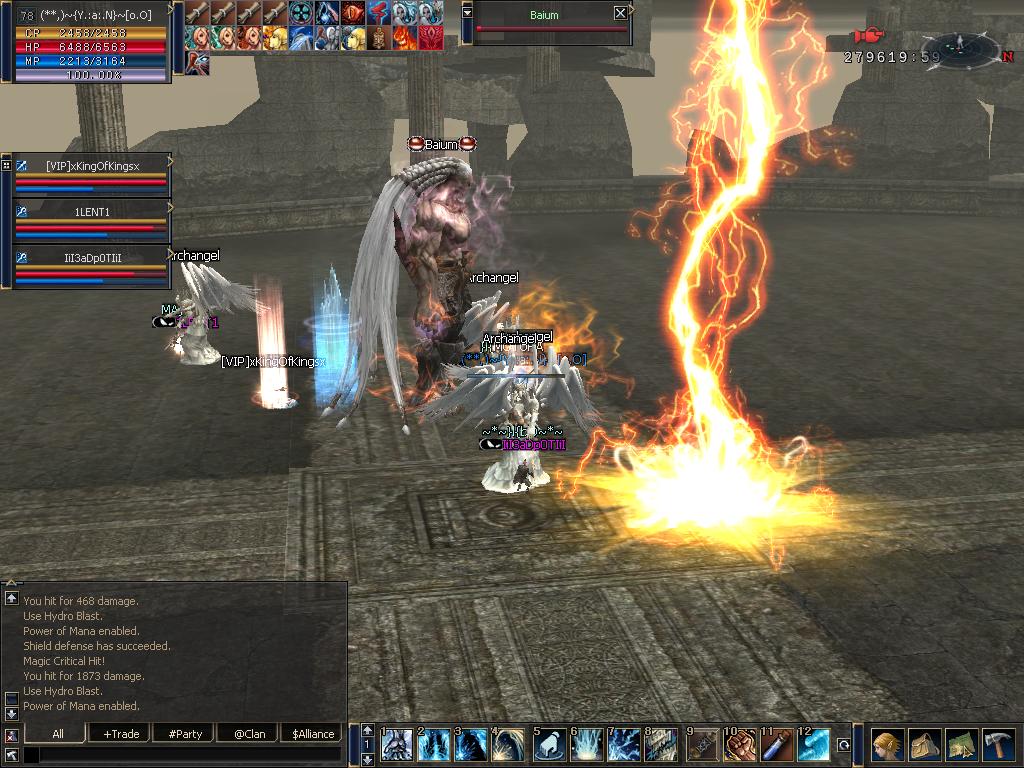1024x768 pixels.
Task: Open the character menu with the blonde portrait
Action: 886,745
